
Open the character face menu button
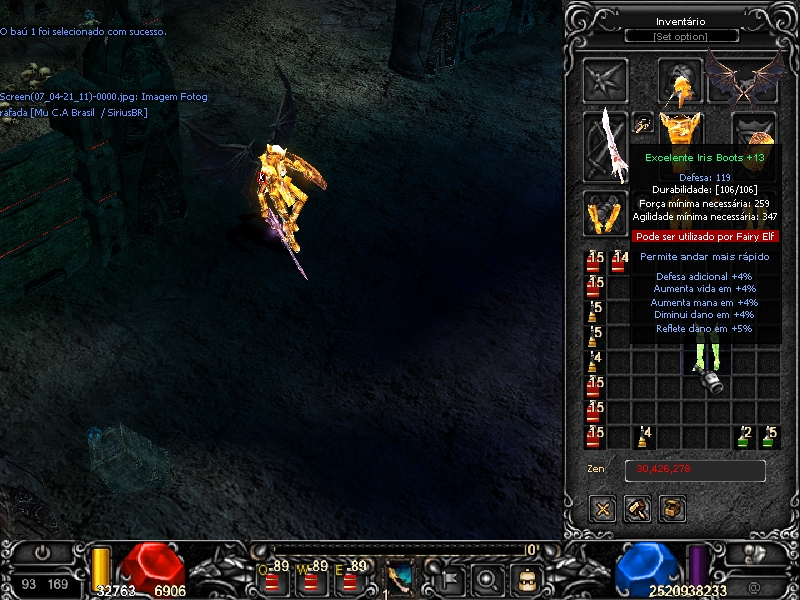click(526, 577)
